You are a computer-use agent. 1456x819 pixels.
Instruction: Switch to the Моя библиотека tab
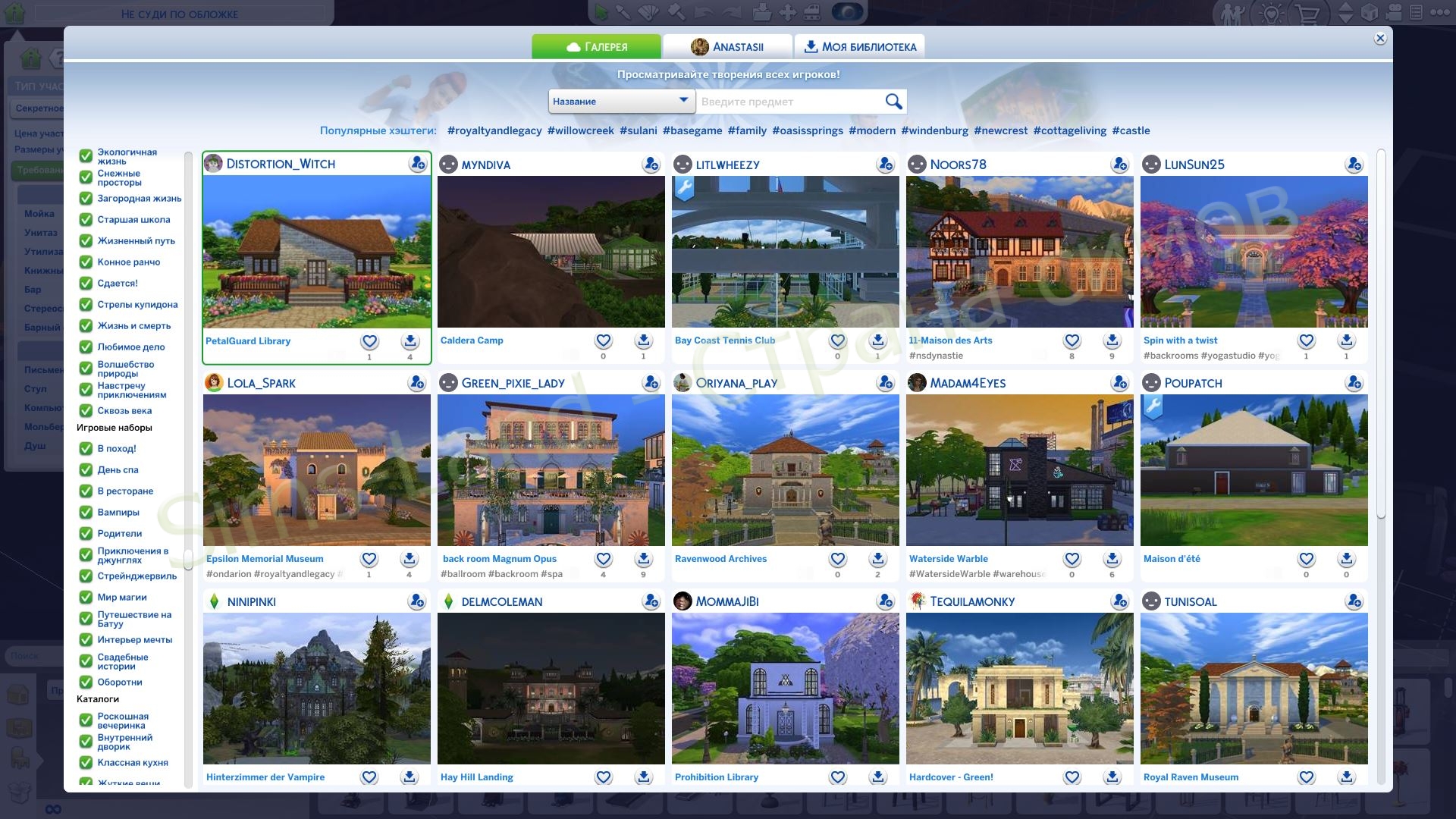click(860, 46)
